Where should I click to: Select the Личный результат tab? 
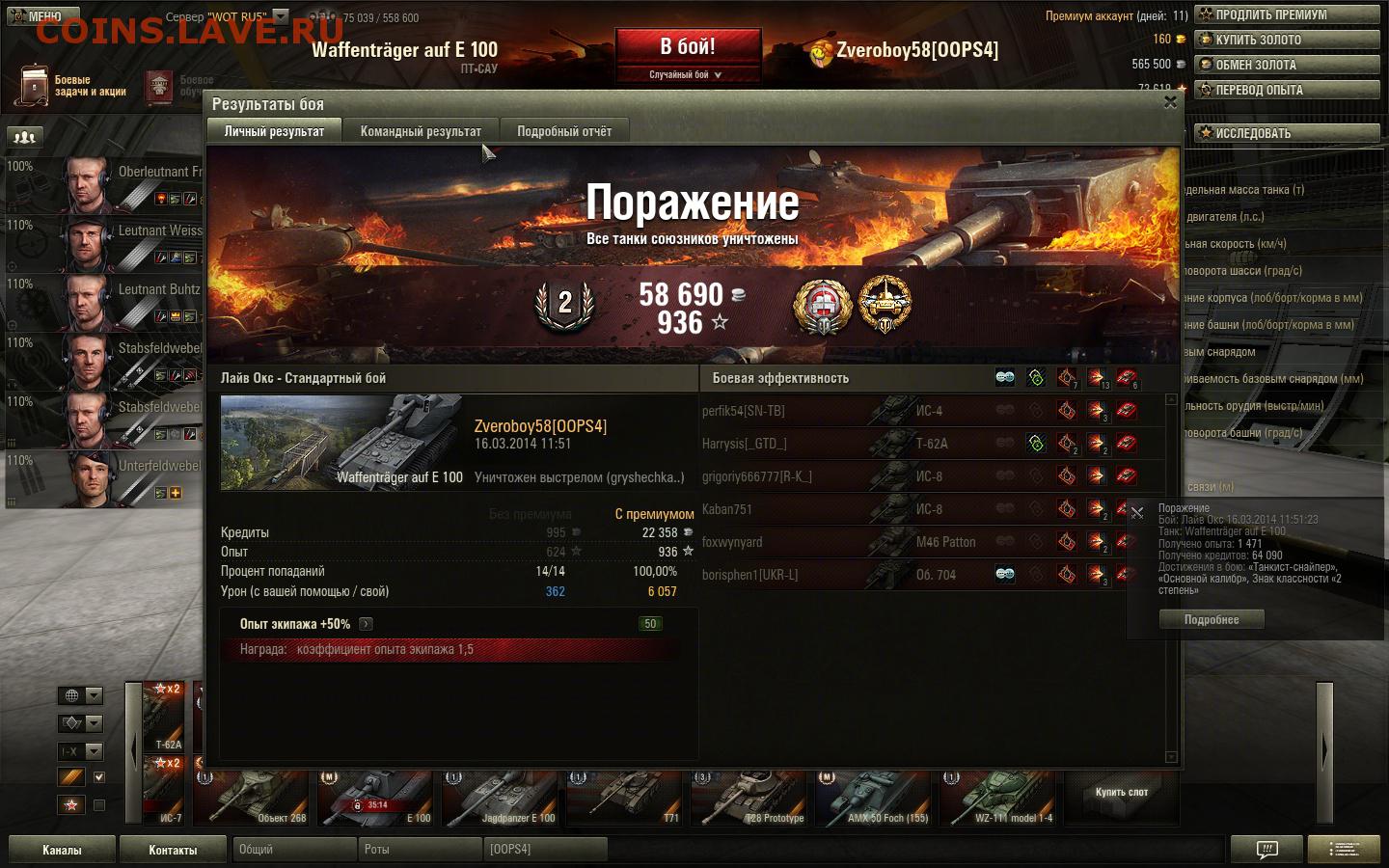274,131
